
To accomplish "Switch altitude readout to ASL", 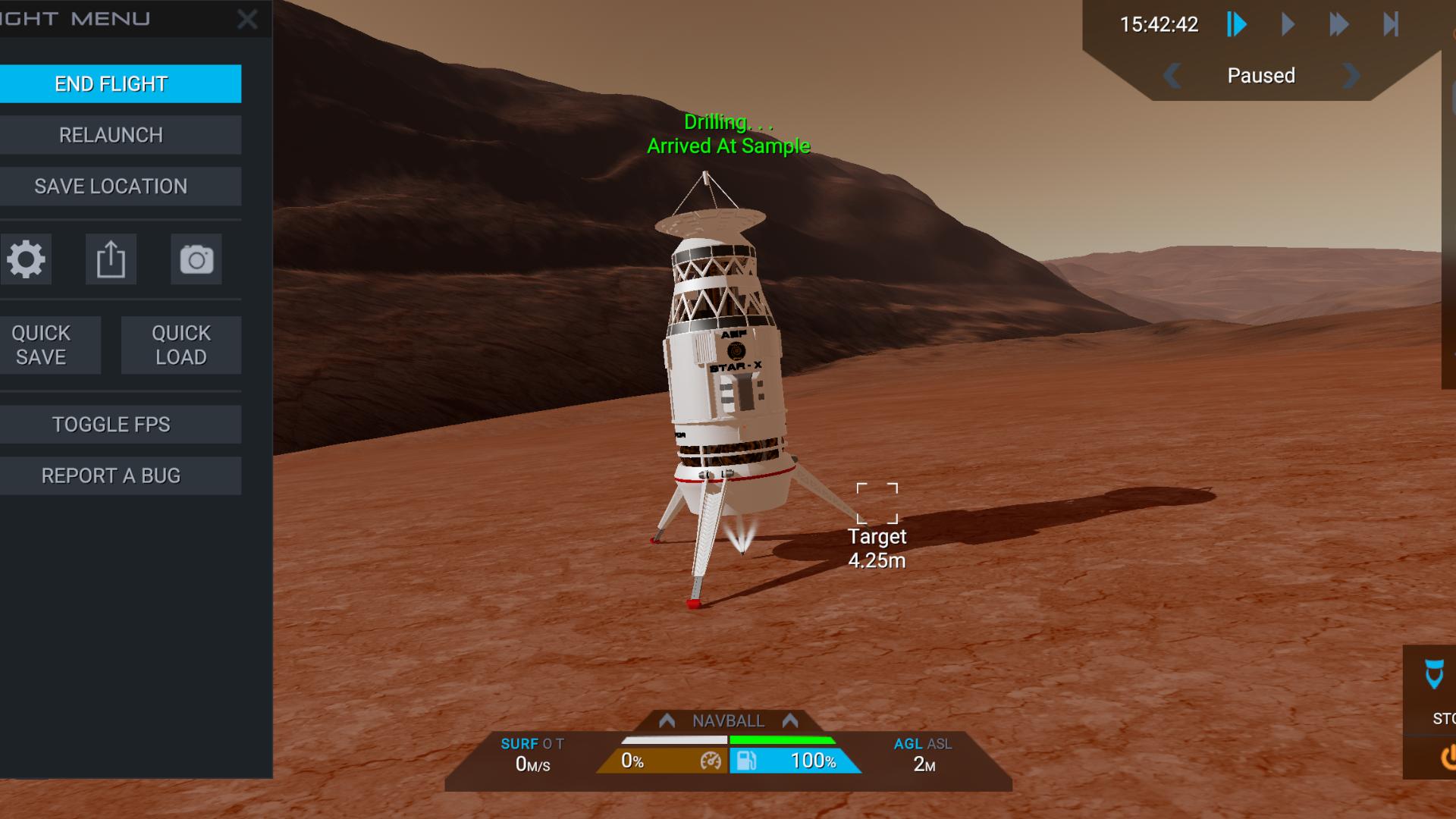I will [940, 744].
